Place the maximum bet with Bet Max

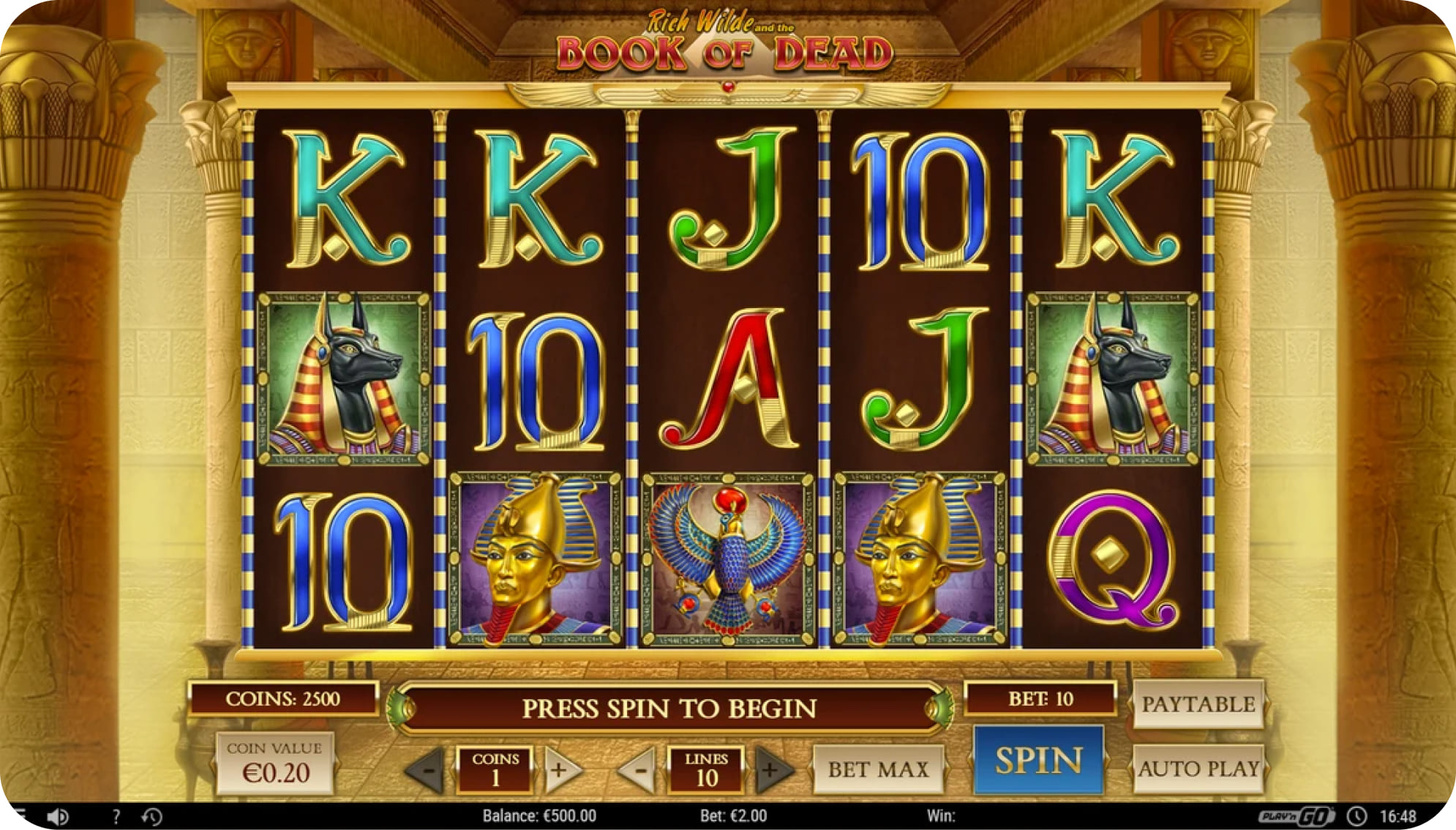coord(878,769)
